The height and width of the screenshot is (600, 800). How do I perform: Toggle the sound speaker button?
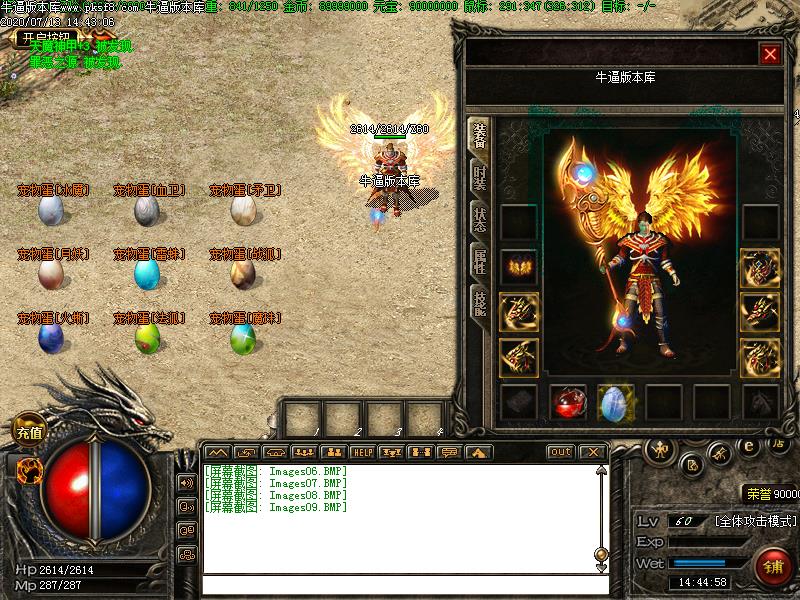pos(186,484)
